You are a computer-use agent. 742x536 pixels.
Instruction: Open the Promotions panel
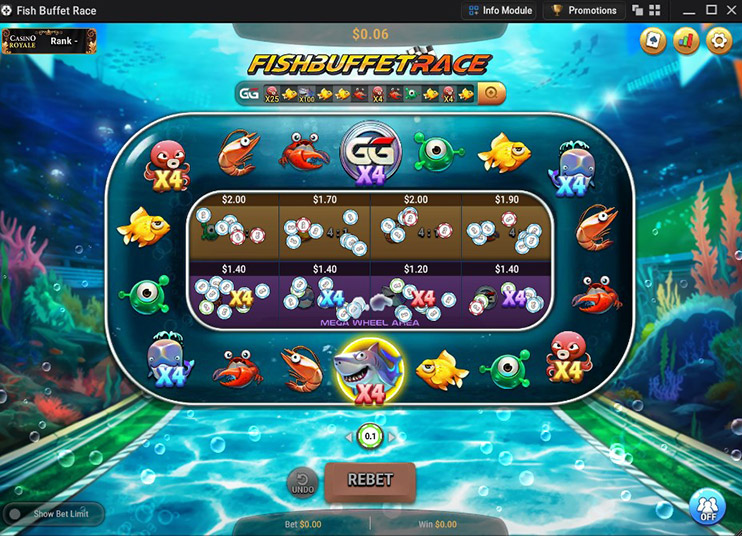584,11
